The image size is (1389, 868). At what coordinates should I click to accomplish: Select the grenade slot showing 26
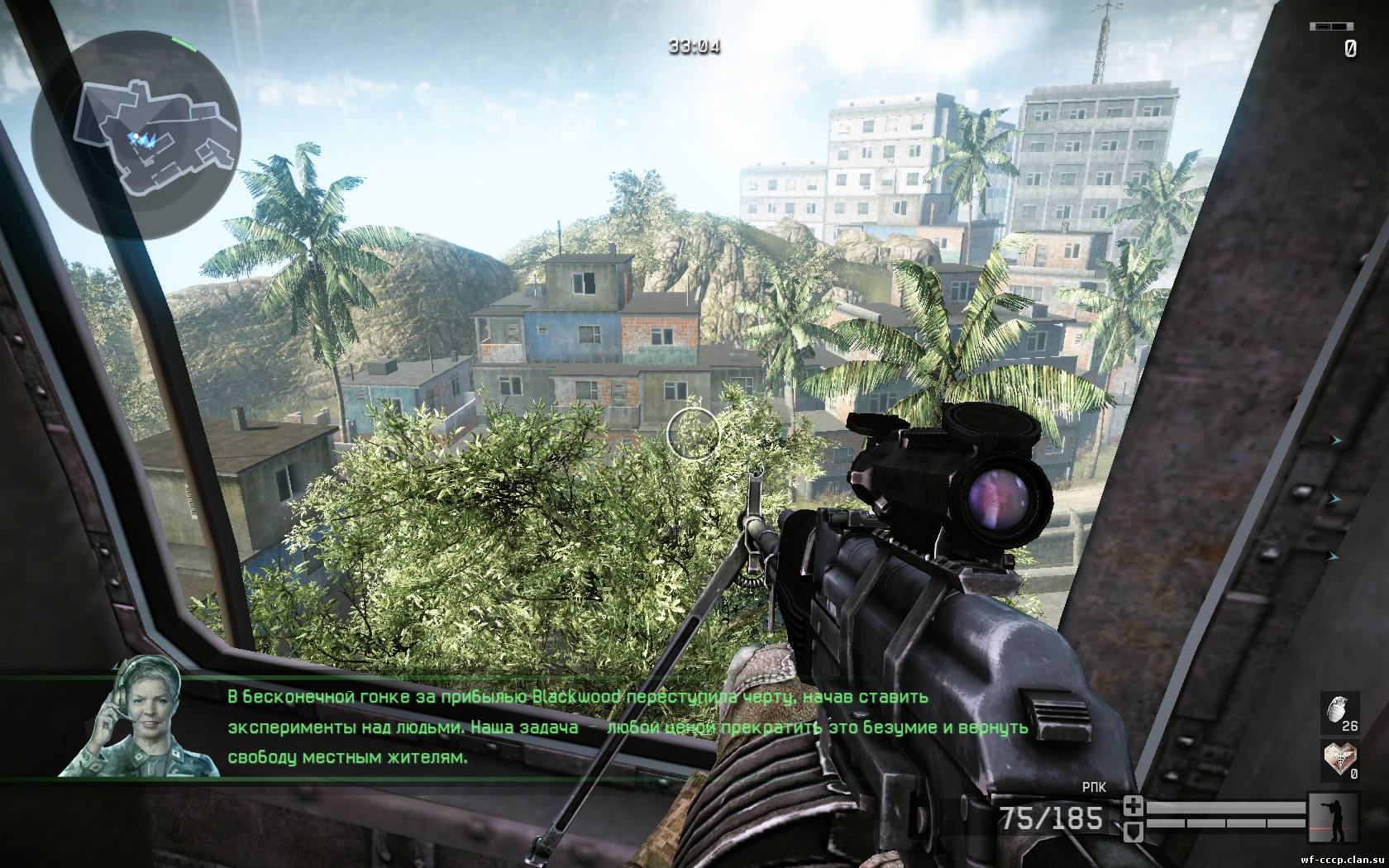(1340, 712)
